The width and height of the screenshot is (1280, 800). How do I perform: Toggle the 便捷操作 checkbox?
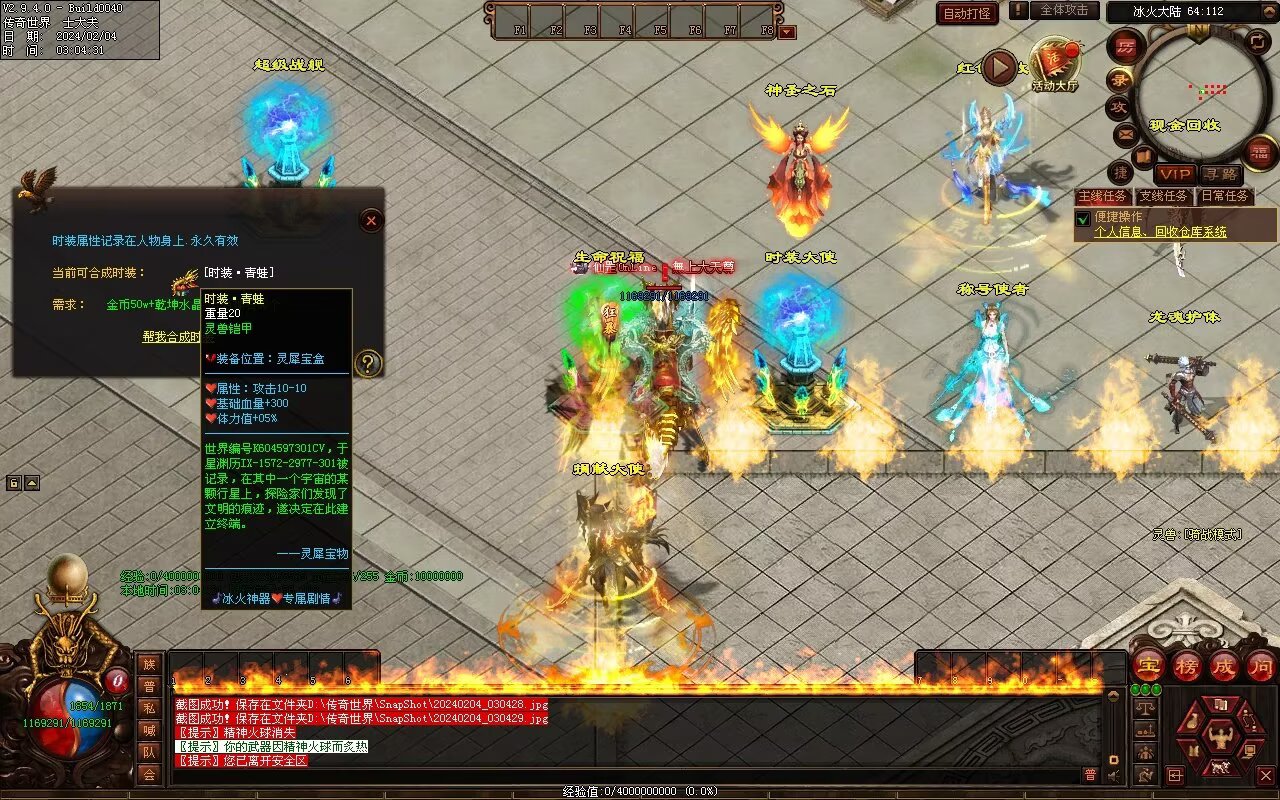pyautogui.click(x=1082, y=218)
